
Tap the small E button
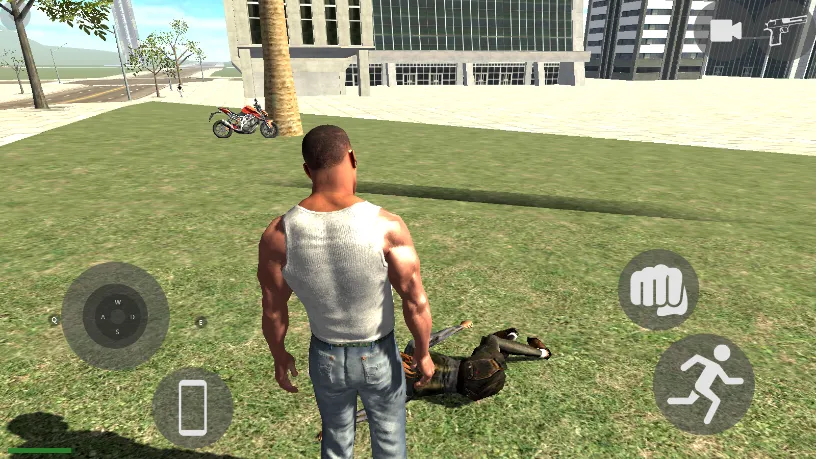200,322
